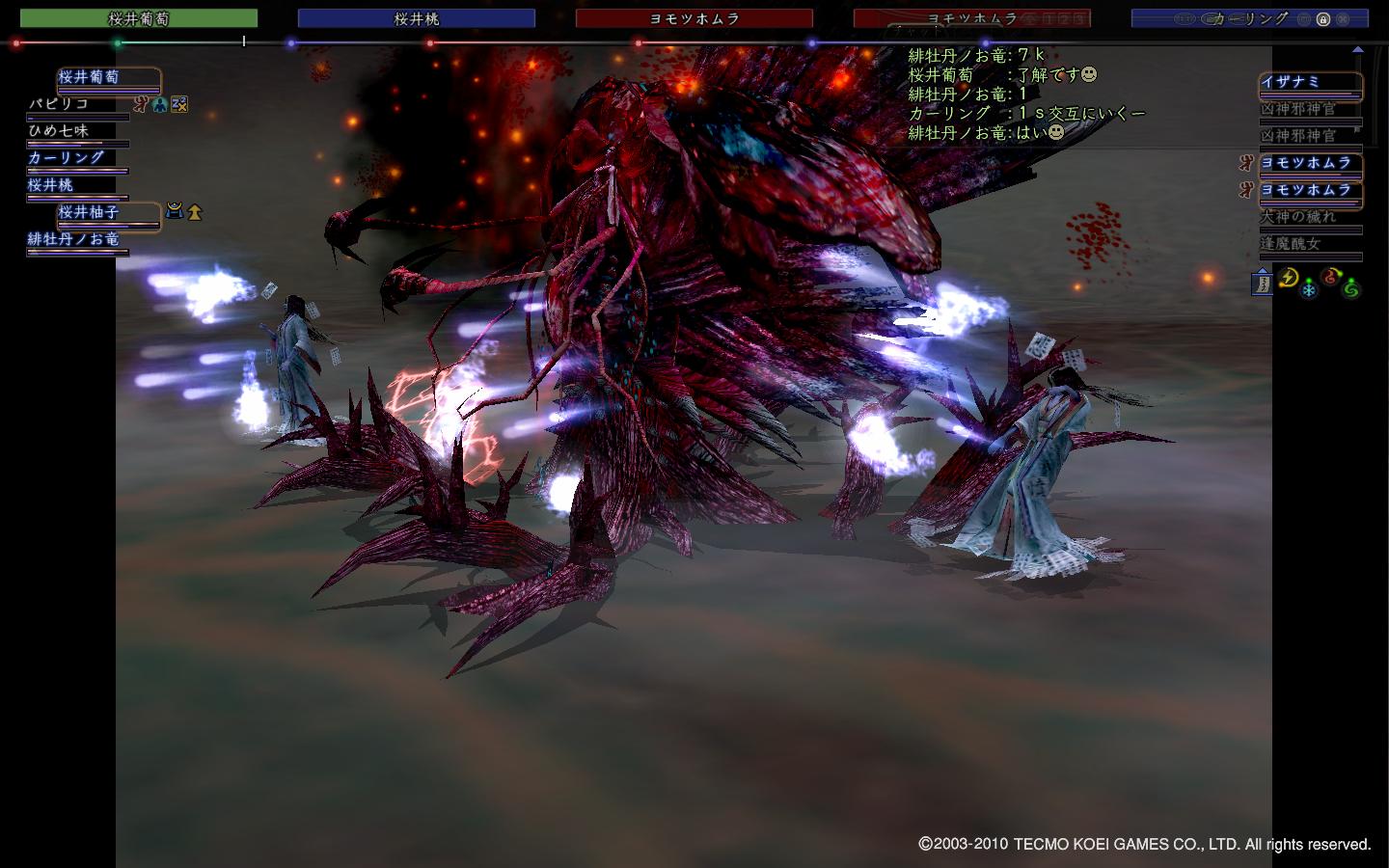Click the green swirl status icon
Viewport: 1389px width, 868px height.
[1350, 287]
